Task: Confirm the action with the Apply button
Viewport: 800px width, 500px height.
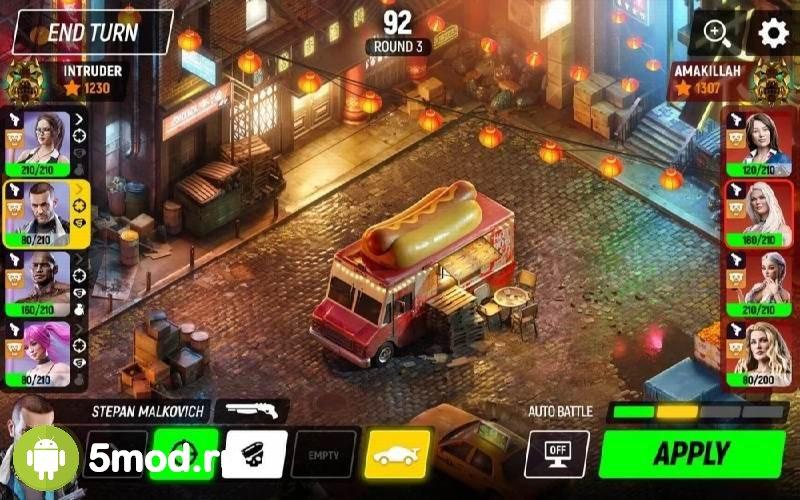Action: (x=693, y=453)
